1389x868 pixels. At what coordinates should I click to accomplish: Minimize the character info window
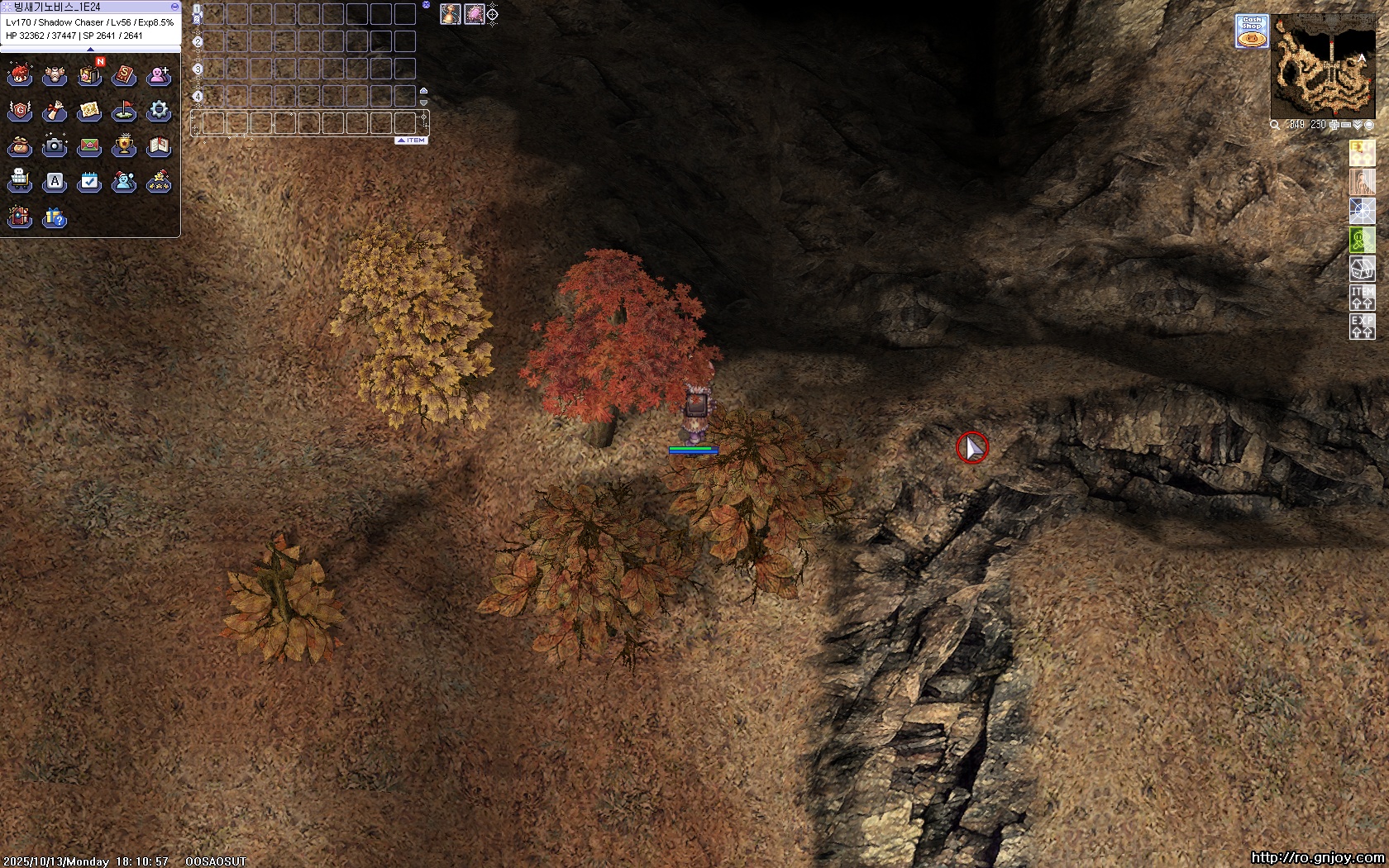pyautogui.click(x=174, y=7)
